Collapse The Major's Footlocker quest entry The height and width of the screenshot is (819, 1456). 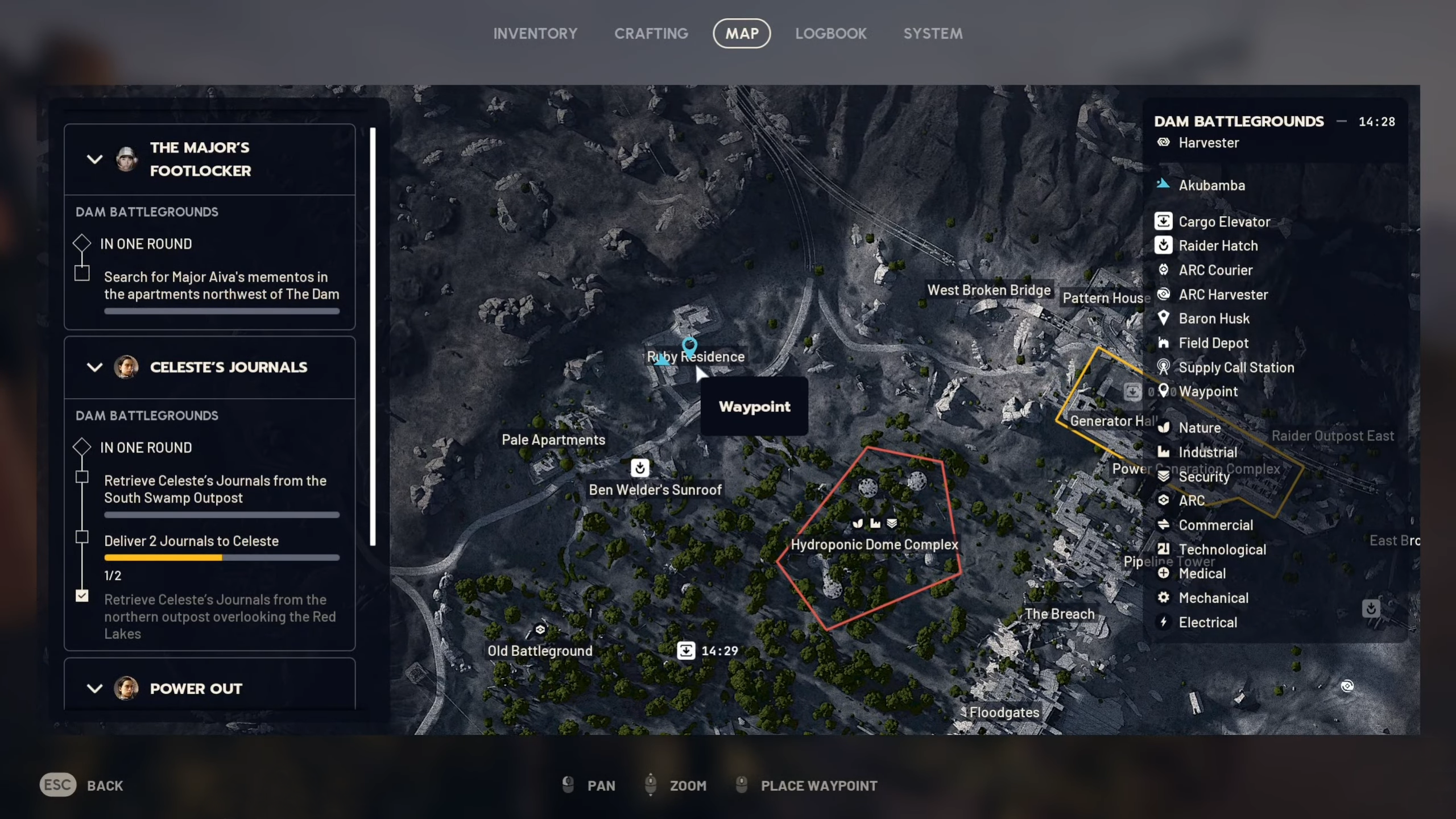95,160
